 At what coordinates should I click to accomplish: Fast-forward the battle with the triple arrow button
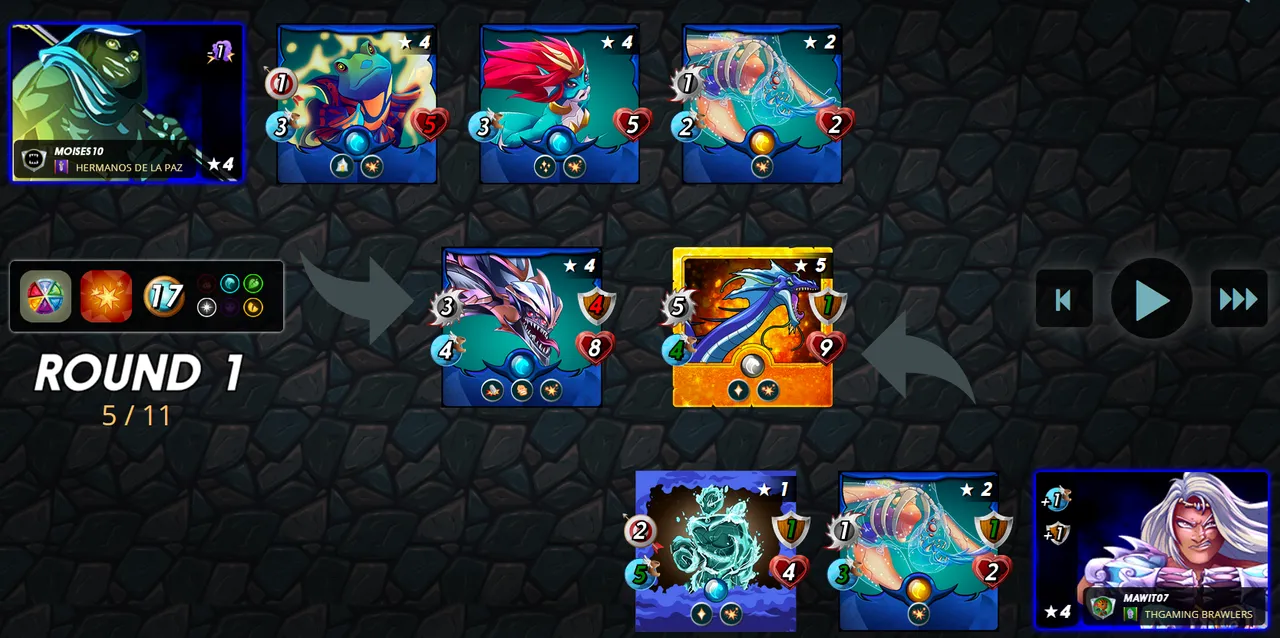(1238, 298)
